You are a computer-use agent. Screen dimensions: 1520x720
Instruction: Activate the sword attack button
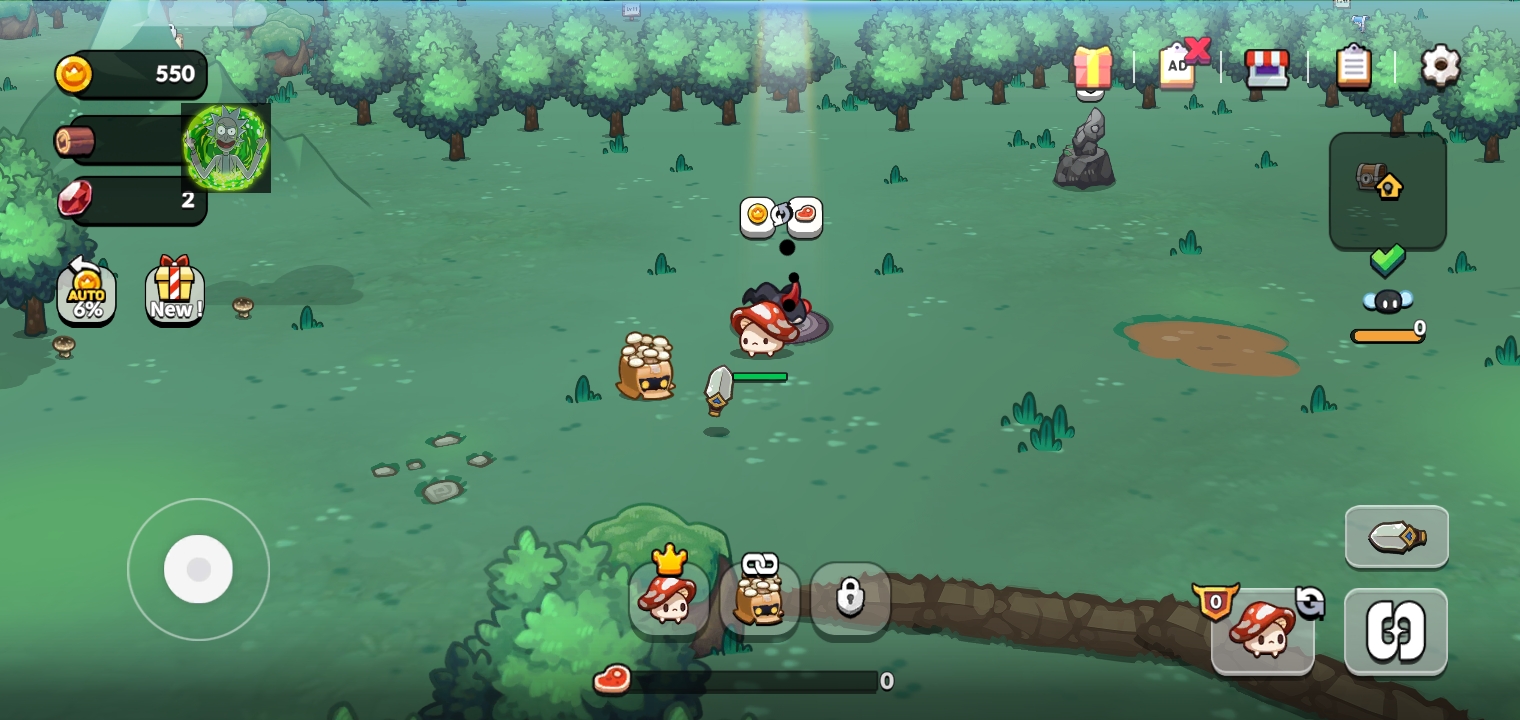point(1396,537)
